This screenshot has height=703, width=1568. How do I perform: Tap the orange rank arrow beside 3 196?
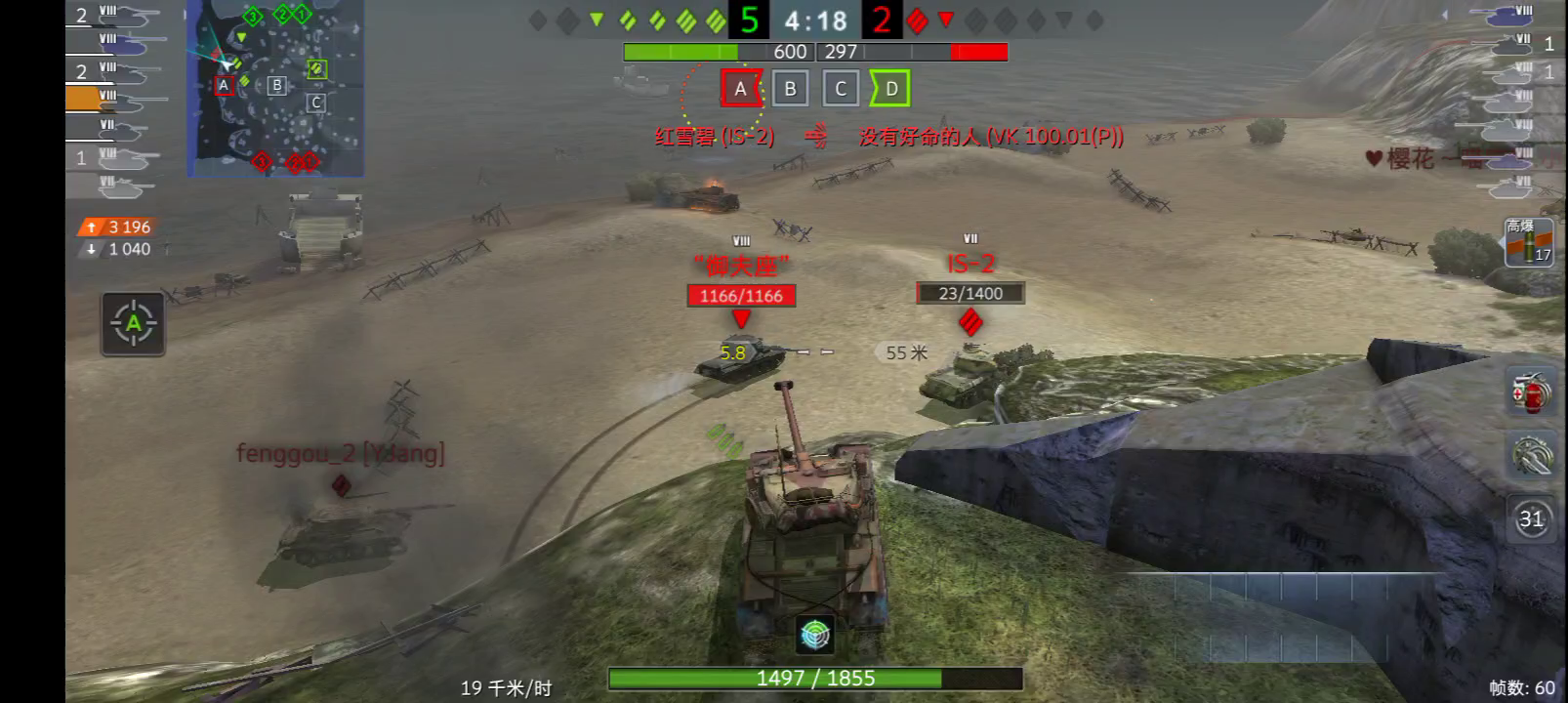pos(89,226)
